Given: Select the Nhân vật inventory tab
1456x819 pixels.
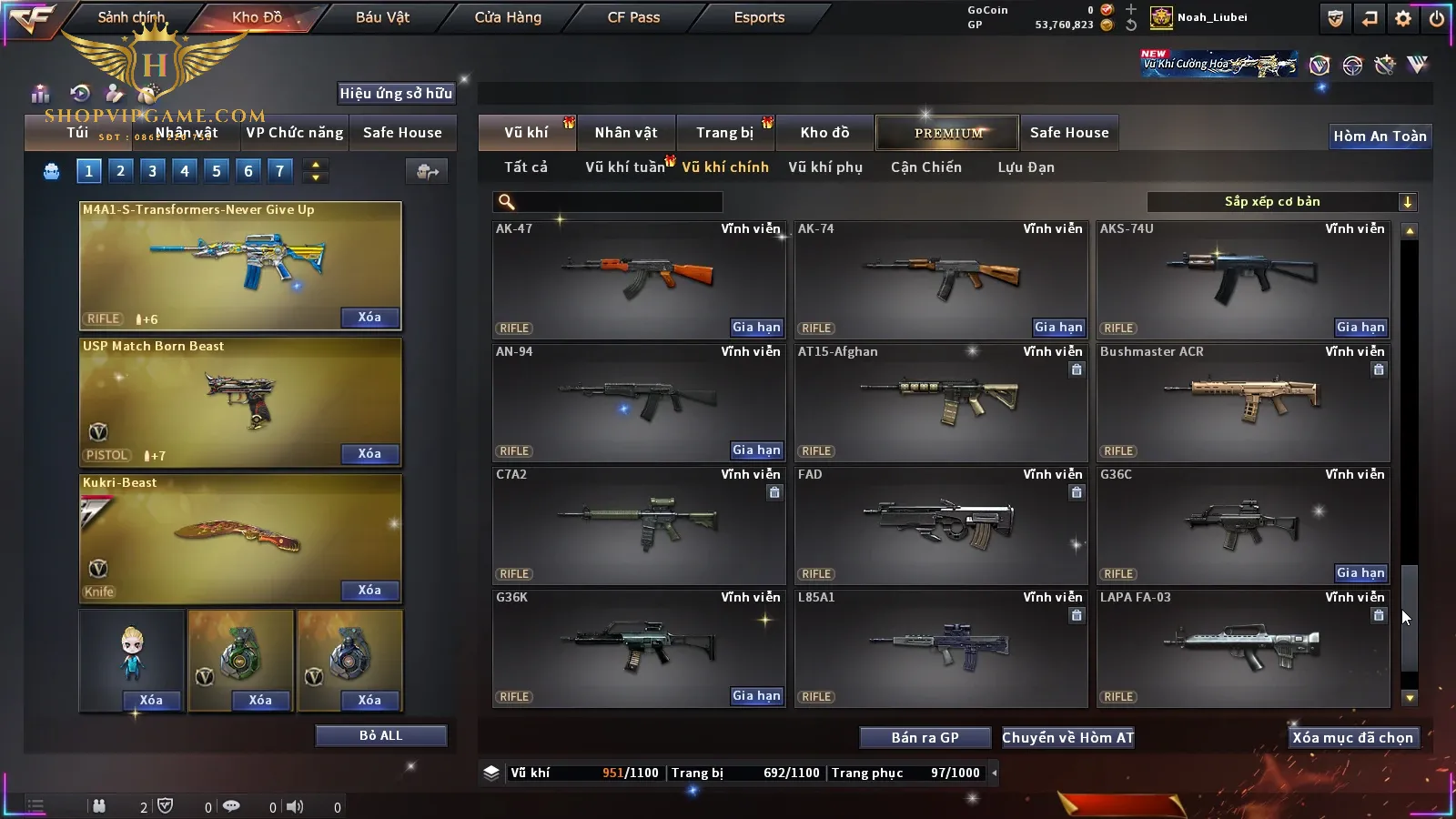Looking at the screenshot, I should tap(626, 133).
